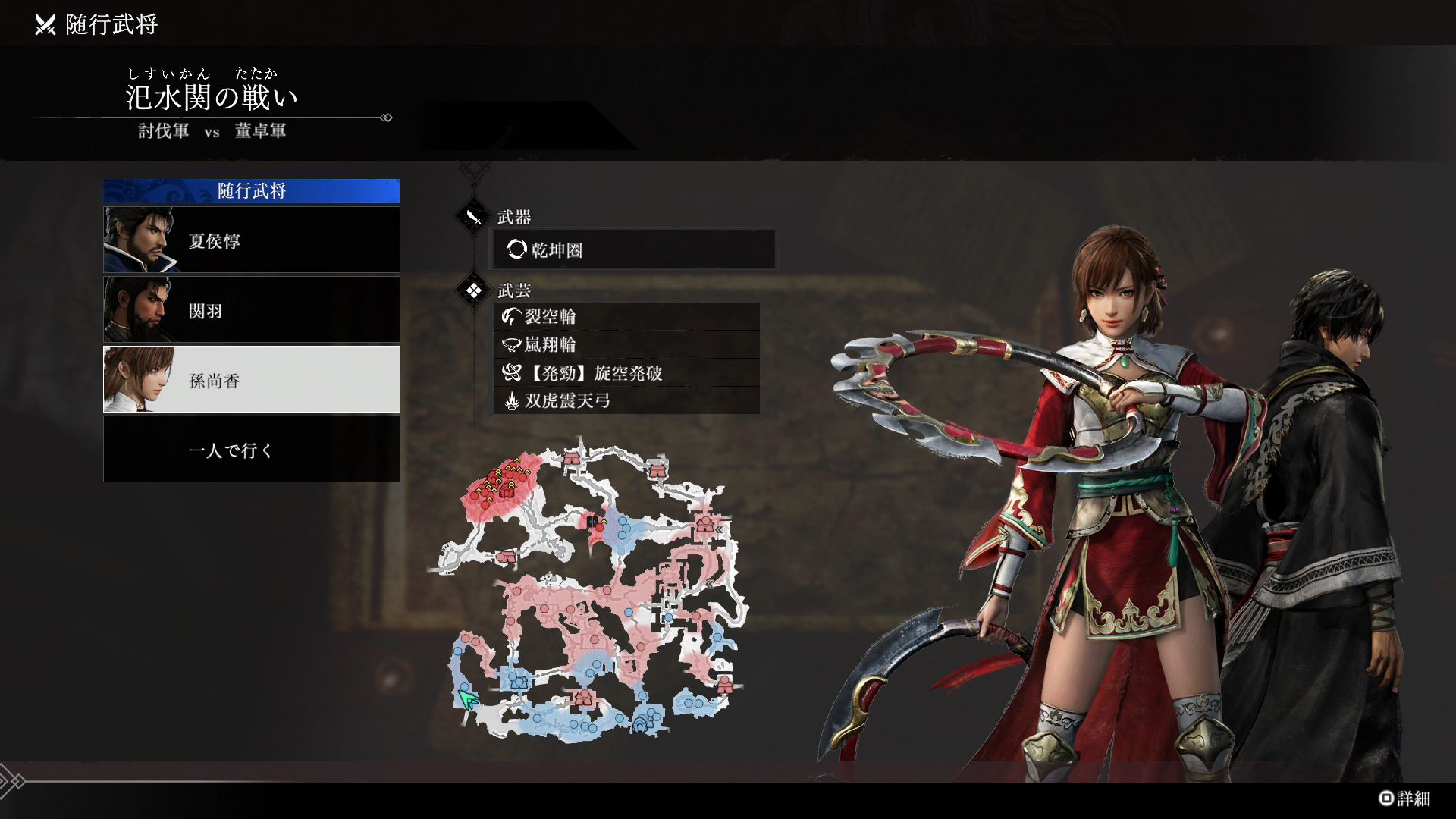The image size is (1456, 819).
Task: Choose 一人で行く to go alone
Action: click(x=251, y=450)
